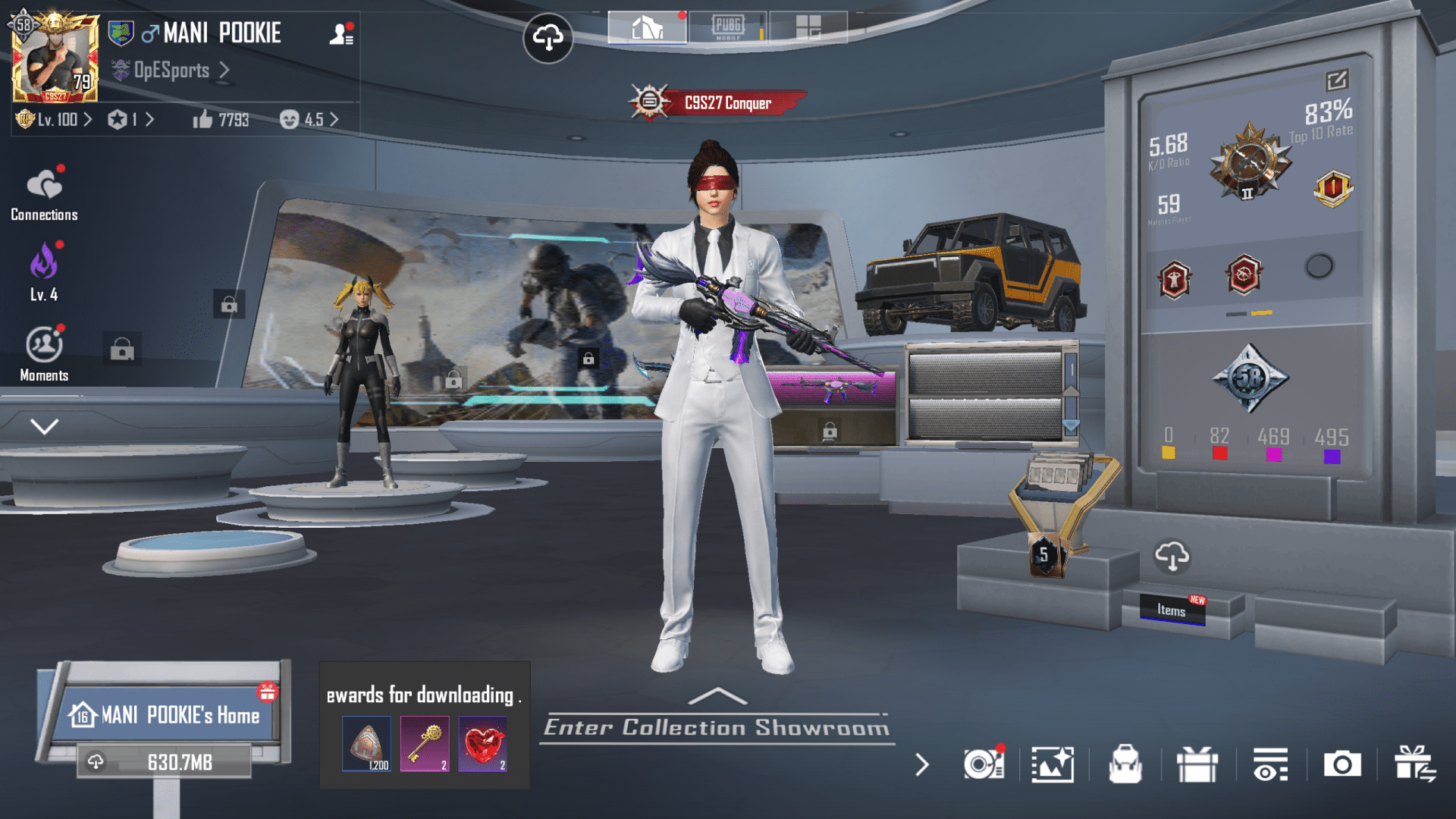
Task: Switch to the home showcase tab
Action: click(x=647, y=27)
